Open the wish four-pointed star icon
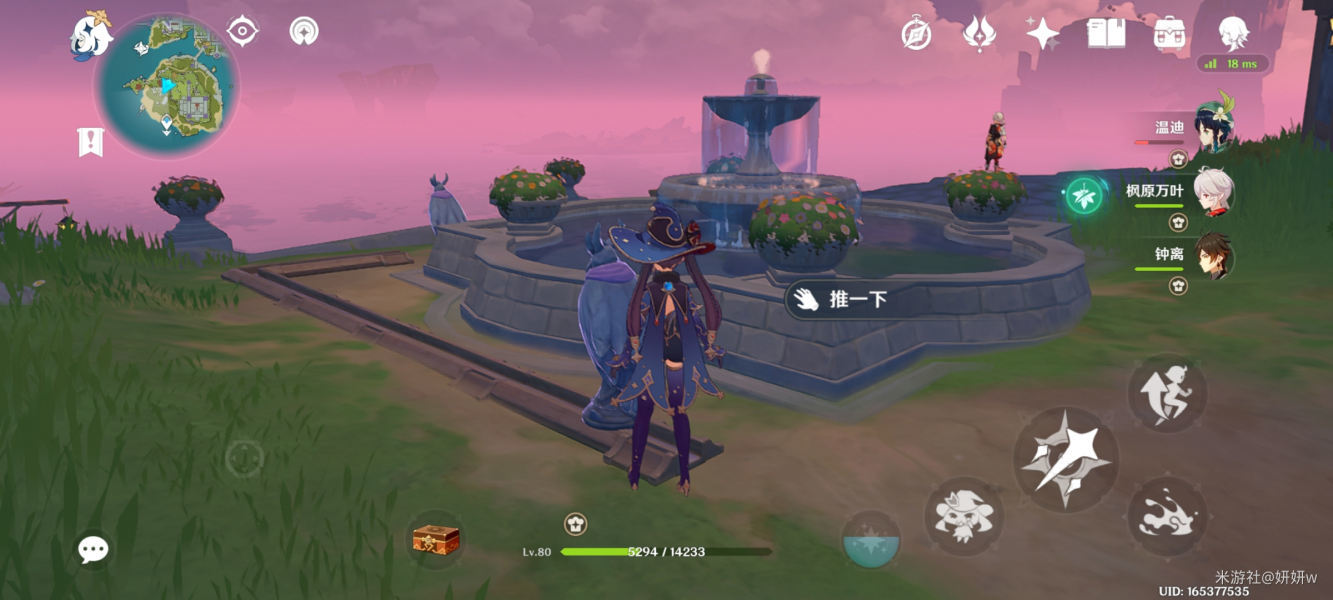The image size is (1333, 600). [1042, 35]
